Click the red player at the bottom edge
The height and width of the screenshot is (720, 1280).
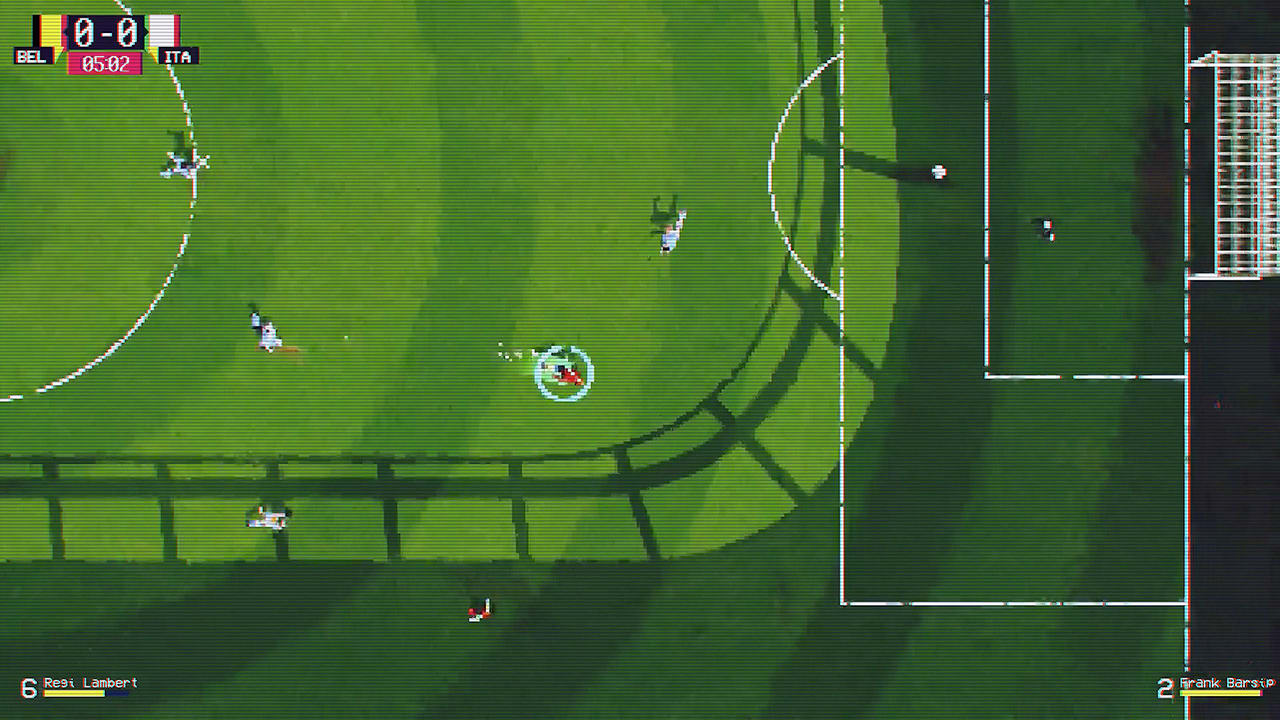tap(478, 610)
